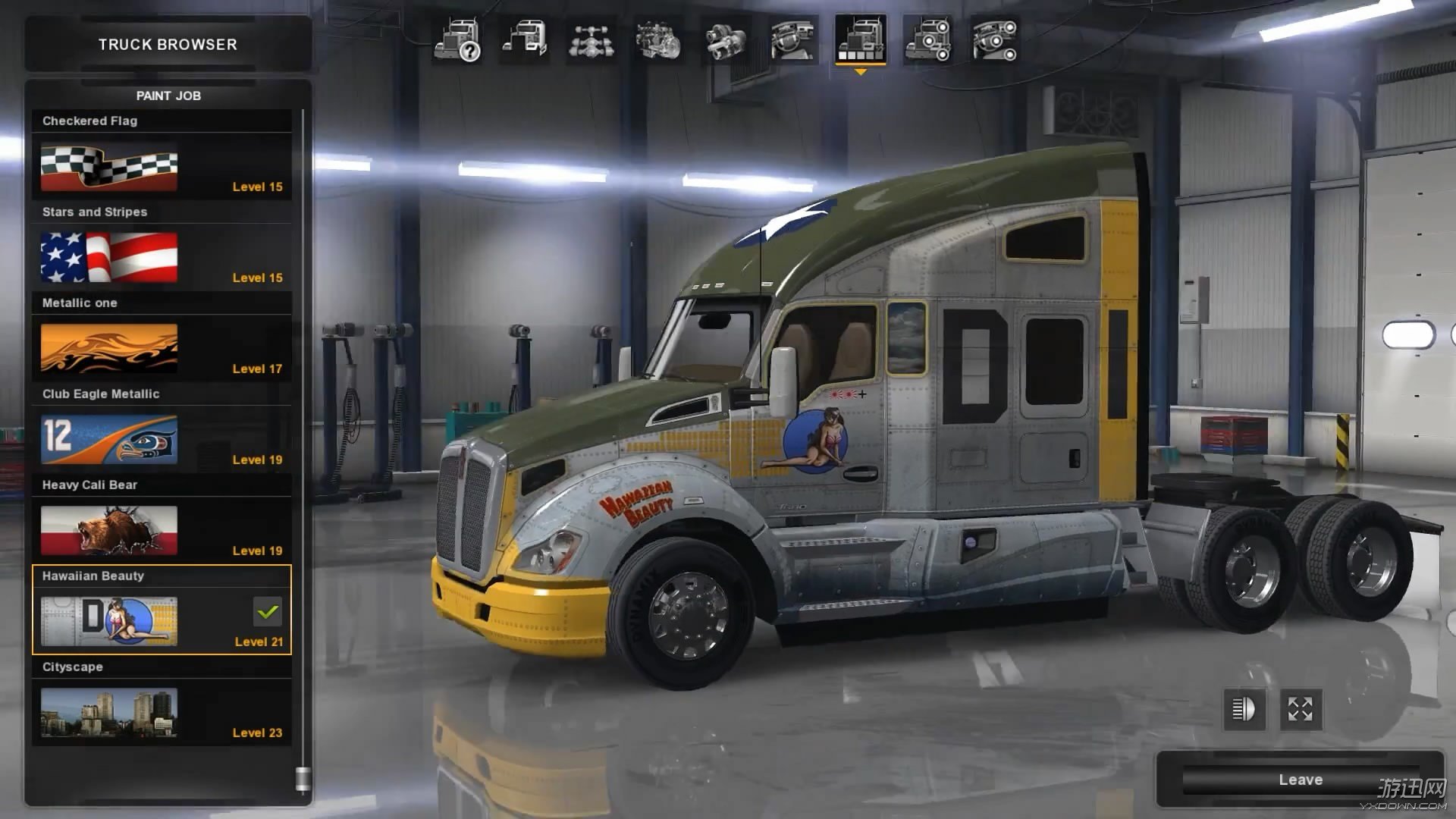Leave the truck browser
The width and height of the screenshot is (1456, 819).
click(1300, 780)
